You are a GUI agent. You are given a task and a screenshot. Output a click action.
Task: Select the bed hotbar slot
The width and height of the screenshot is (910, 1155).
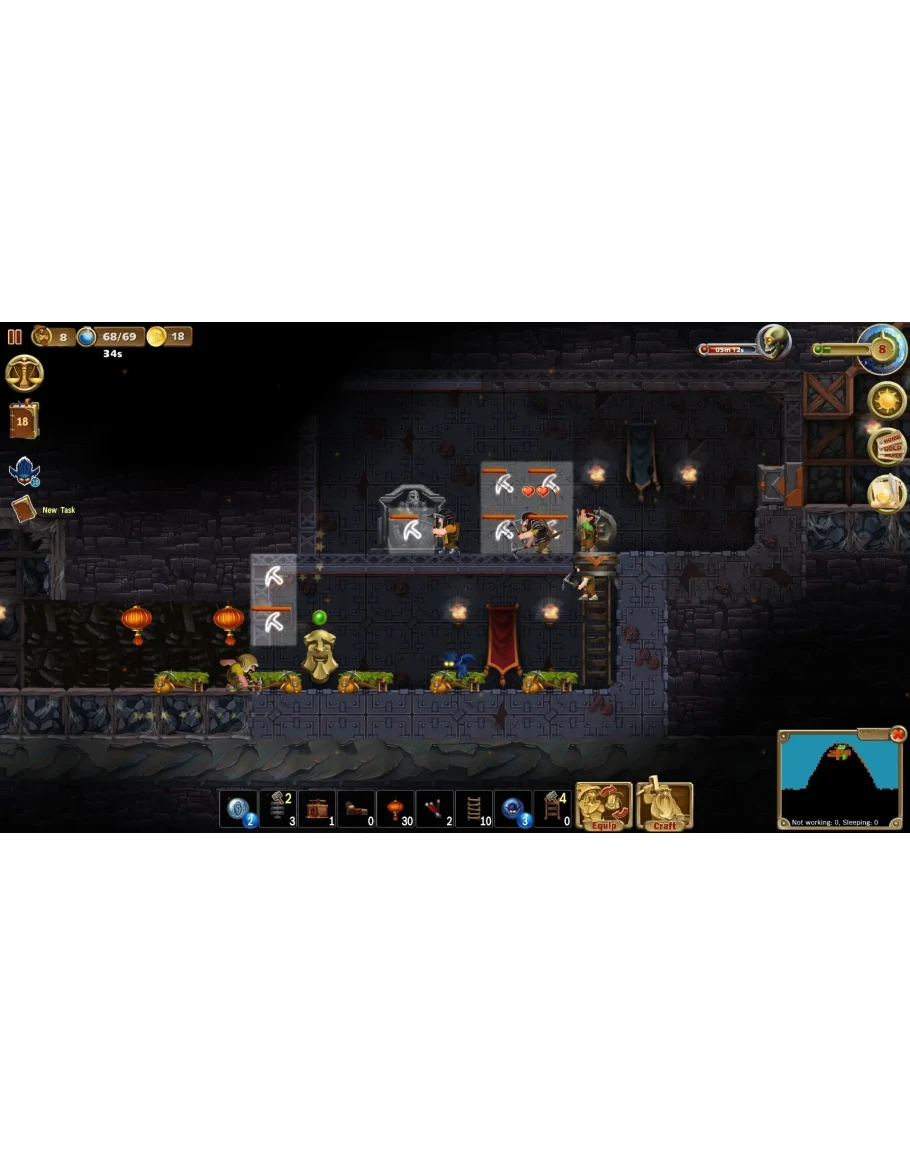coord(356,809)
